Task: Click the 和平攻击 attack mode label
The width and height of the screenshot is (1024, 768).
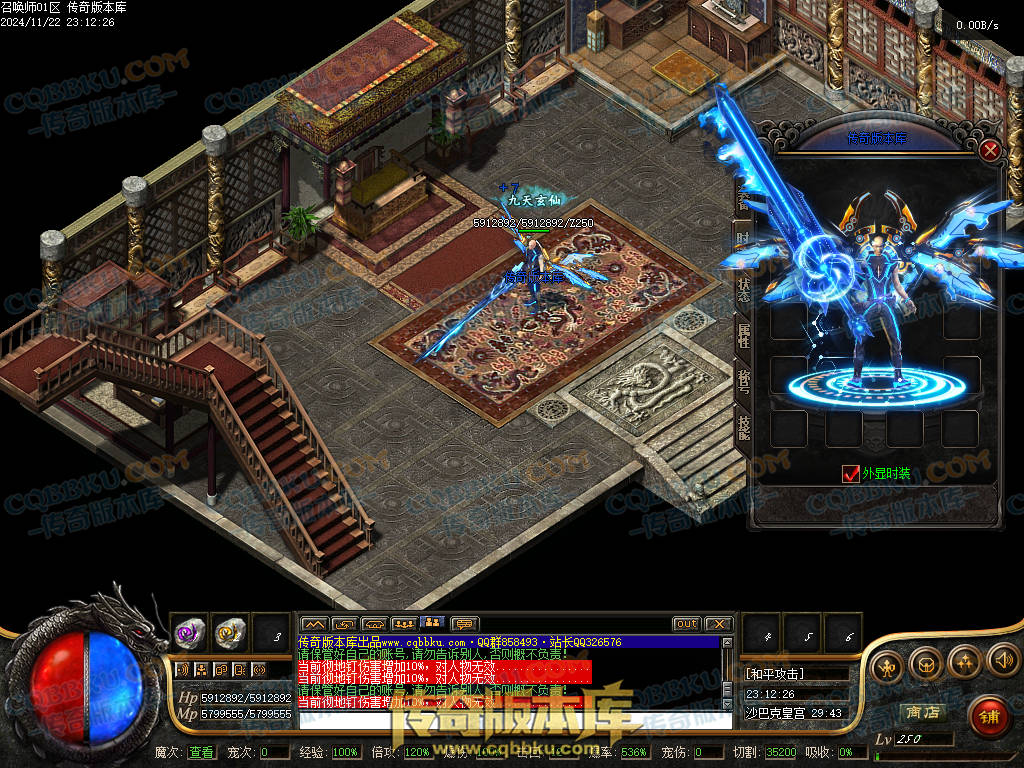Action: pyautogui.click(x=775, y=673)
